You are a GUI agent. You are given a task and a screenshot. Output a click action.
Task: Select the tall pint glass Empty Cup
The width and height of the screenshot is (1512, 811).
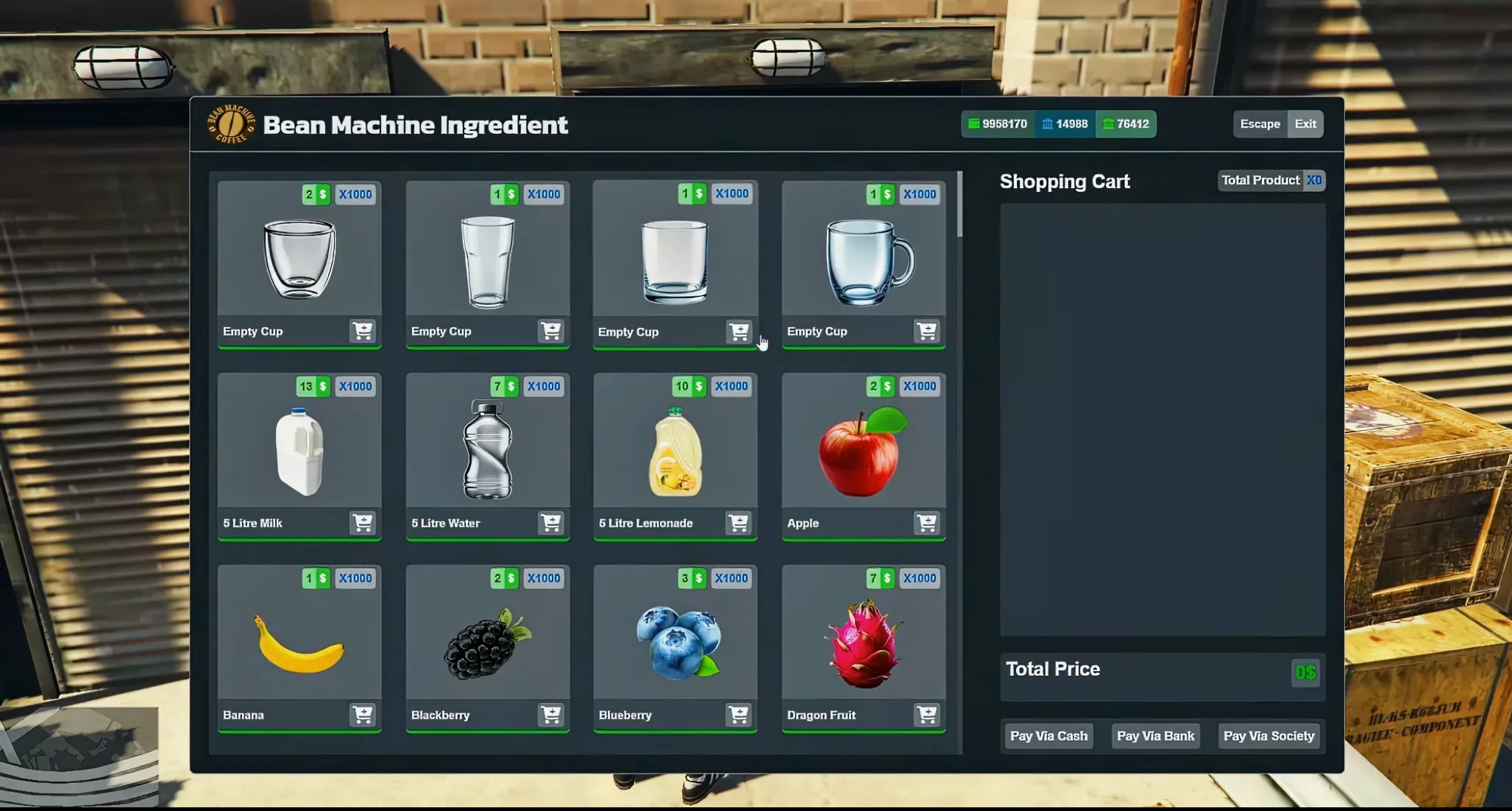point(488,262)
